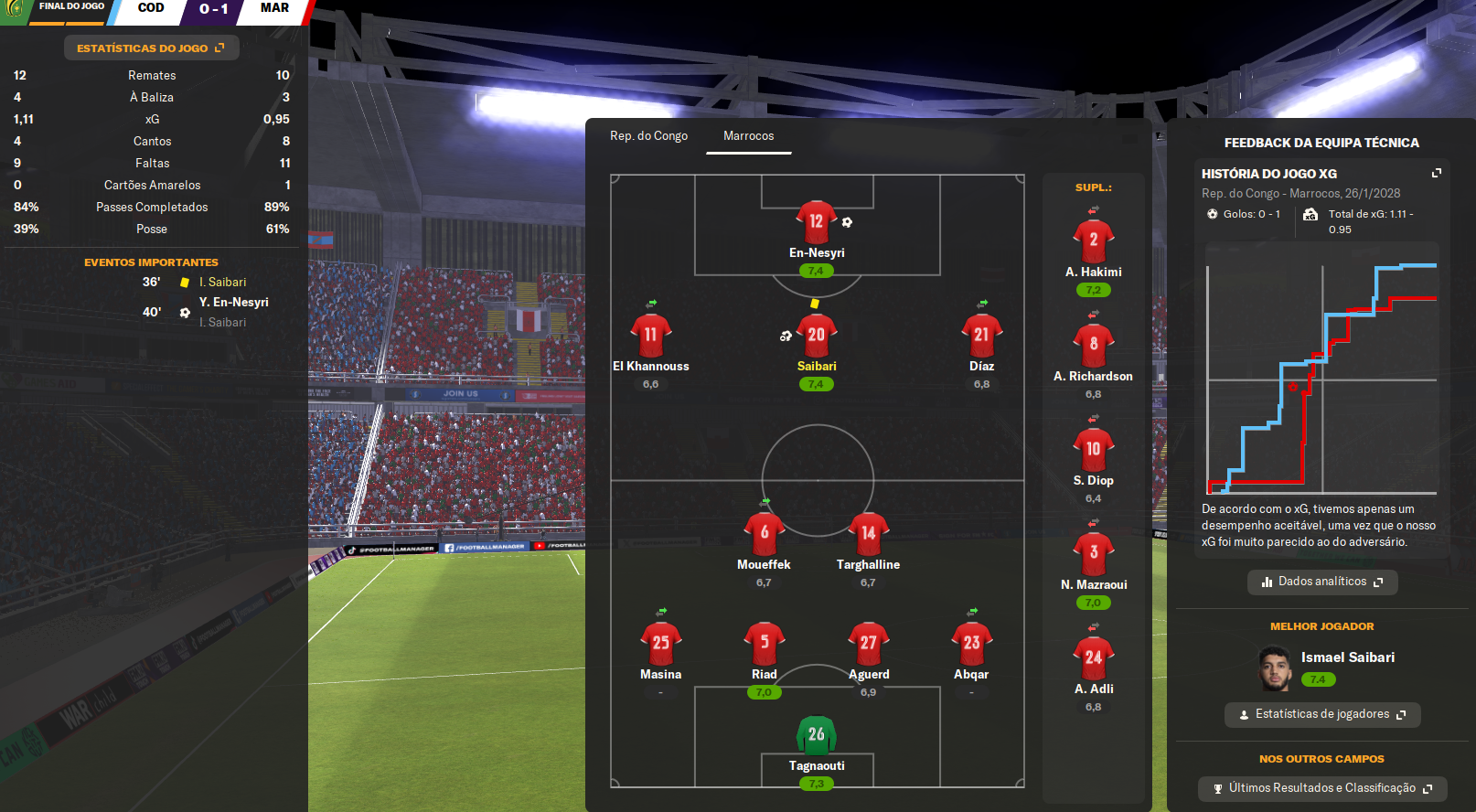Image resolution: width=1476 pixels, height=812 pixels.
Task: Click Targhalline's number 14 shirt
Action: pyautogui.click(x=868, y=534)
